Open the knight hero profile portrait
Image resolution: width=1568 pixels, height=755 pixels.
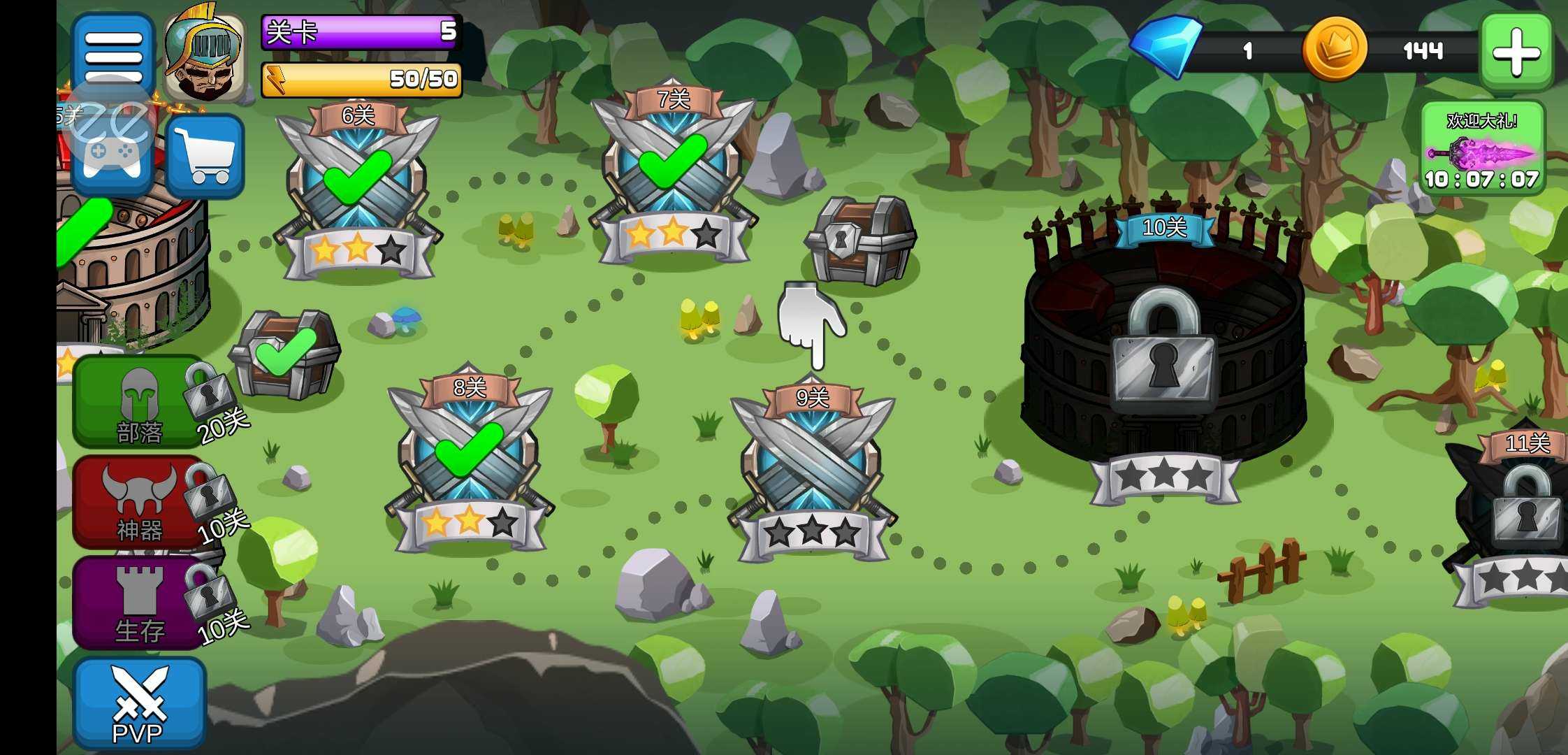pos(205,57)
